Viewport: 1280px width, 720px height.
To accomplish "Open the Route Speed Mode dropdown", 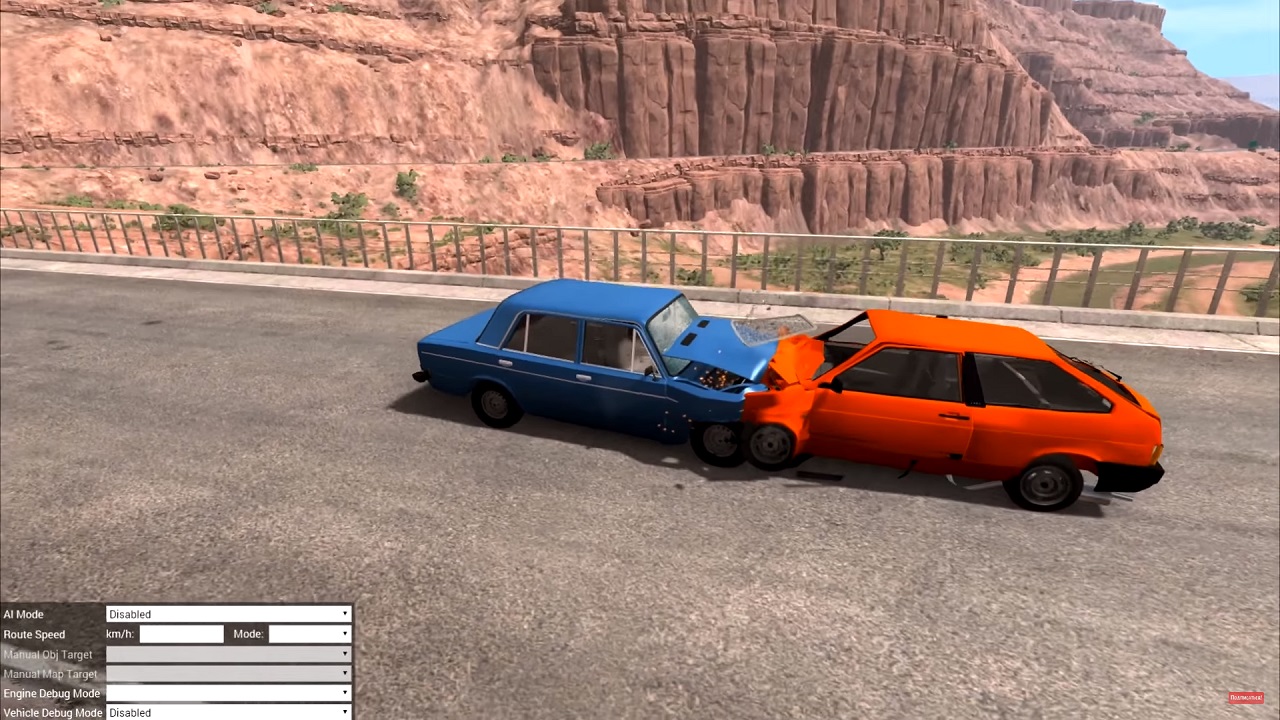I will [309, 634].
